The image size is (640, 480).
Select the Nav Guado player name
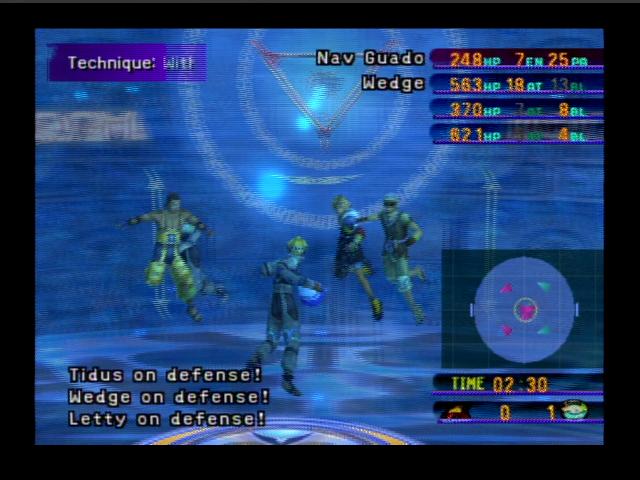(x=370, y=58)
